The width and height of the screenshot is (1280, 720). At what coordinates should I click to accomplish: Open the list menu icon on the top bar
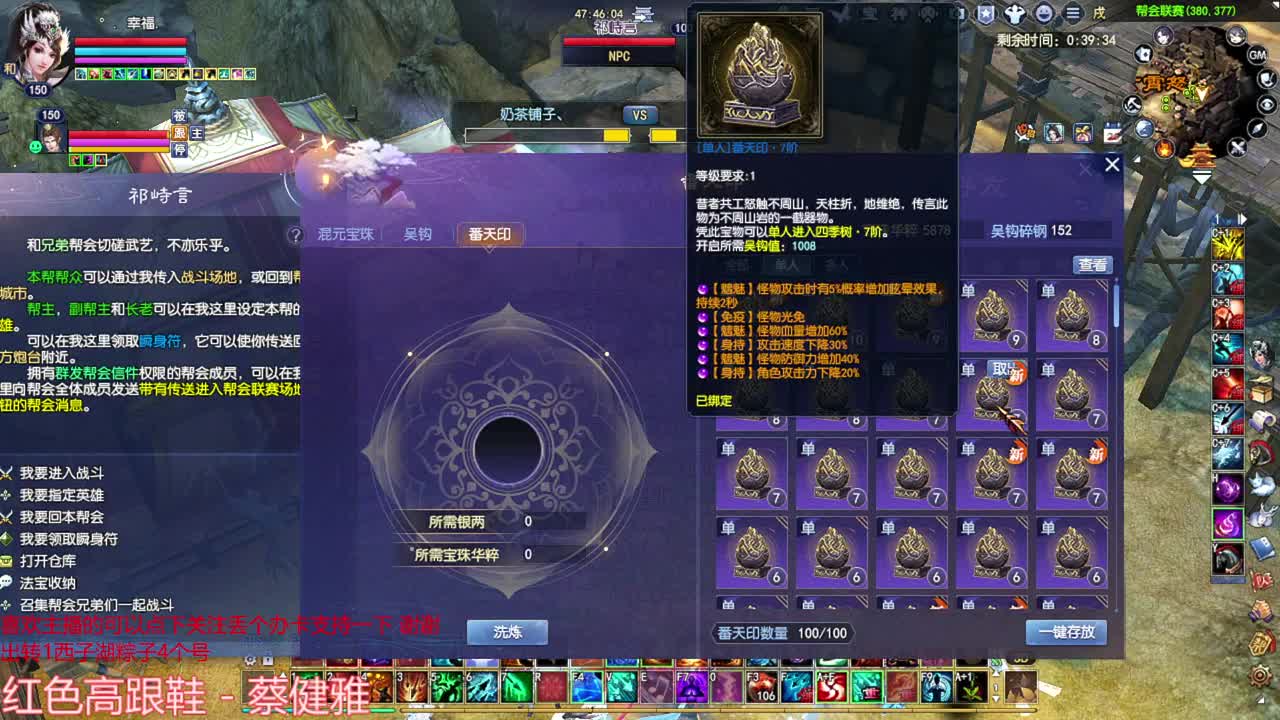tap(1071, 12)
